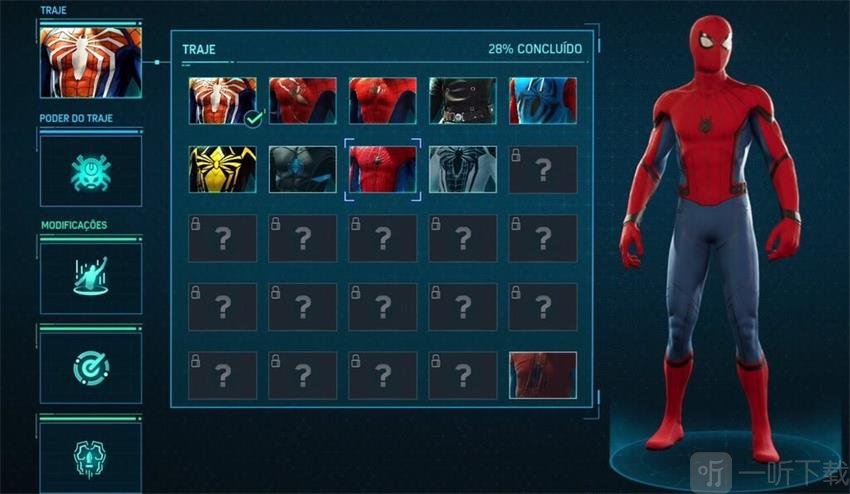Select the dark suit with blue chest light
The image size is (850, 494).
(302, 169)
